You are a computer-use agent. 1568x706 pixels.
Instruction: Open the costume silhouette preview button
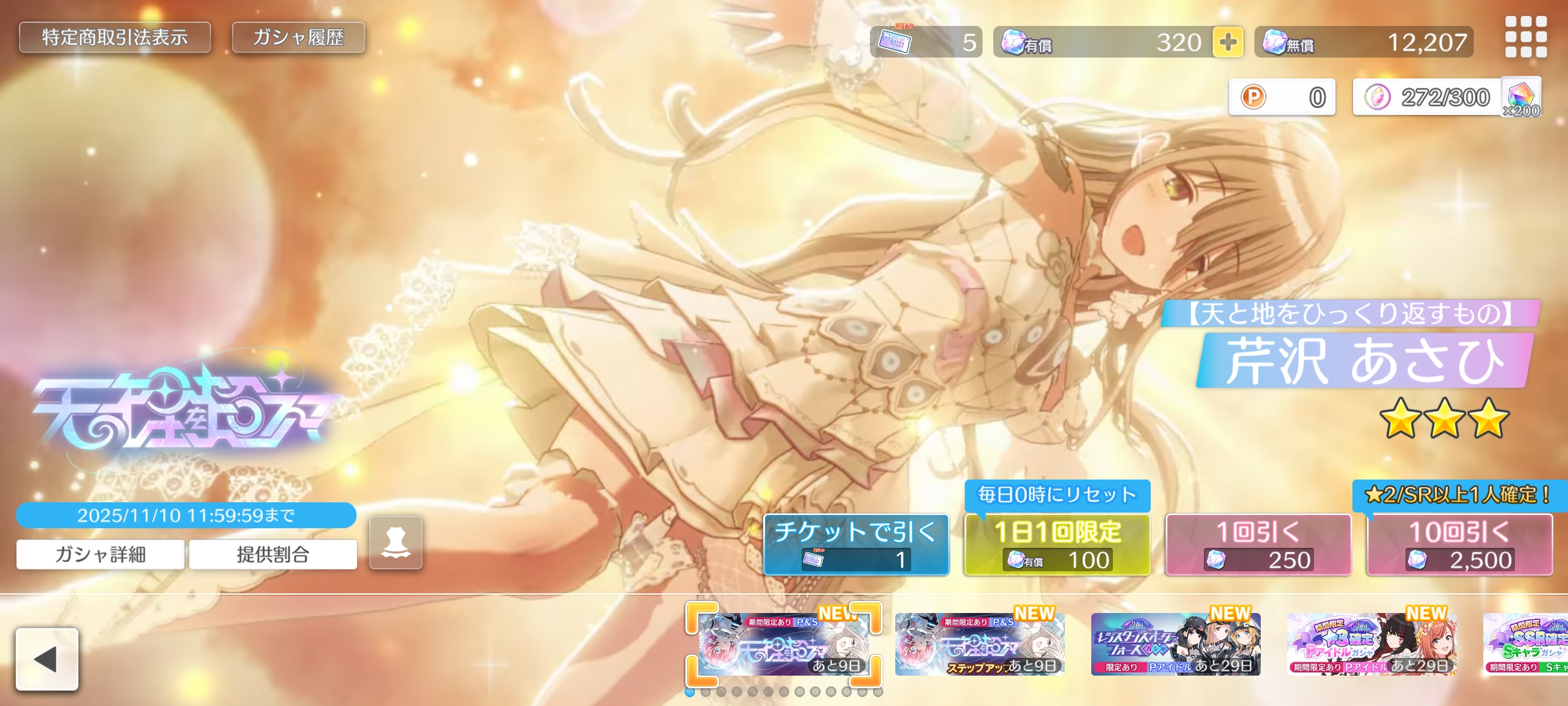pos(396,543)
